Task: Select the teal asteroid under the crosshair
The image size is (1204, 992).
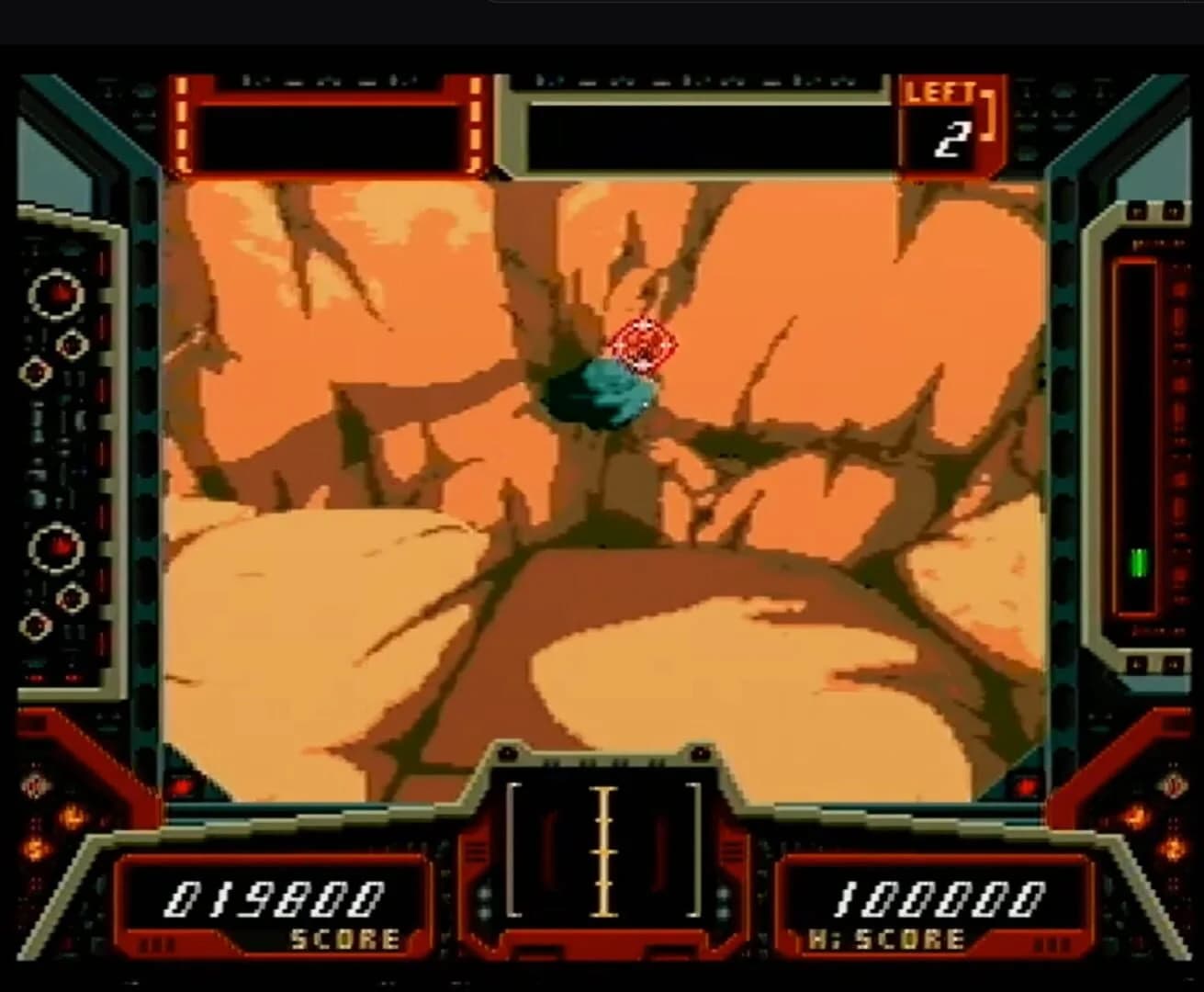Action: [599, 393]
